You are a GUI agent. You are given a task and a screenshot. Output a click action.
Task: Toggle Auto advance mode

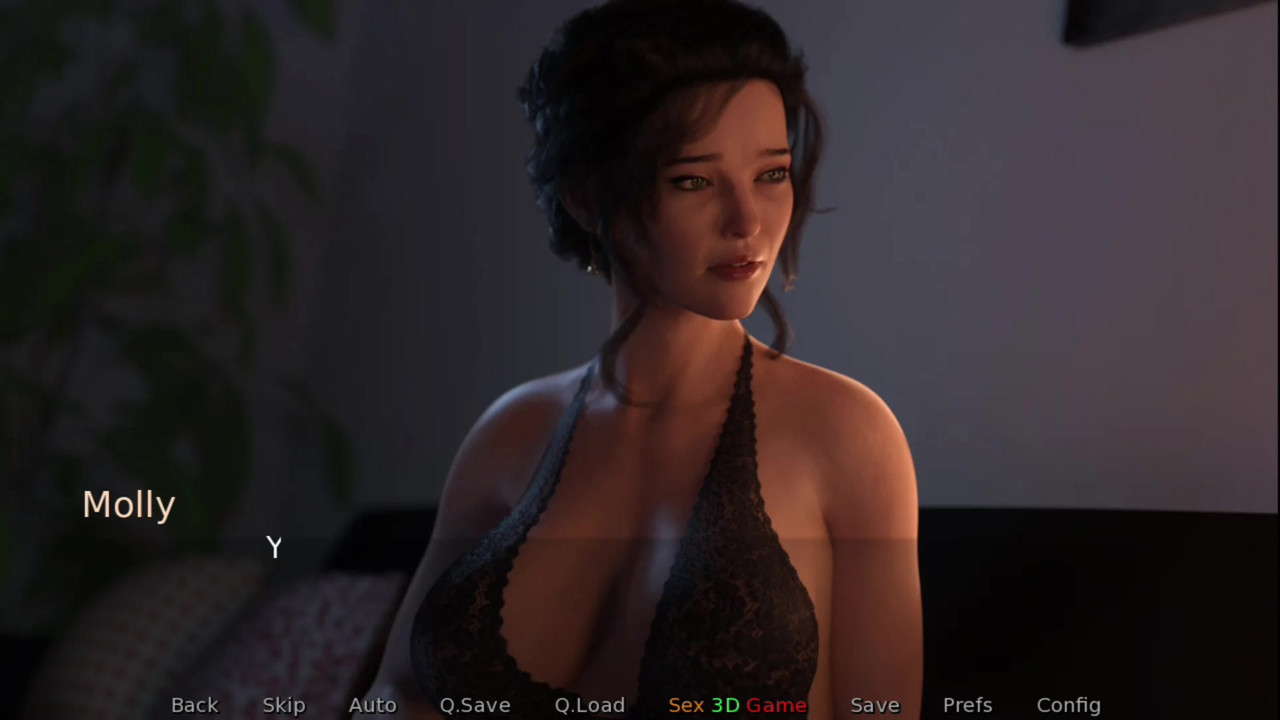(372, 705)
